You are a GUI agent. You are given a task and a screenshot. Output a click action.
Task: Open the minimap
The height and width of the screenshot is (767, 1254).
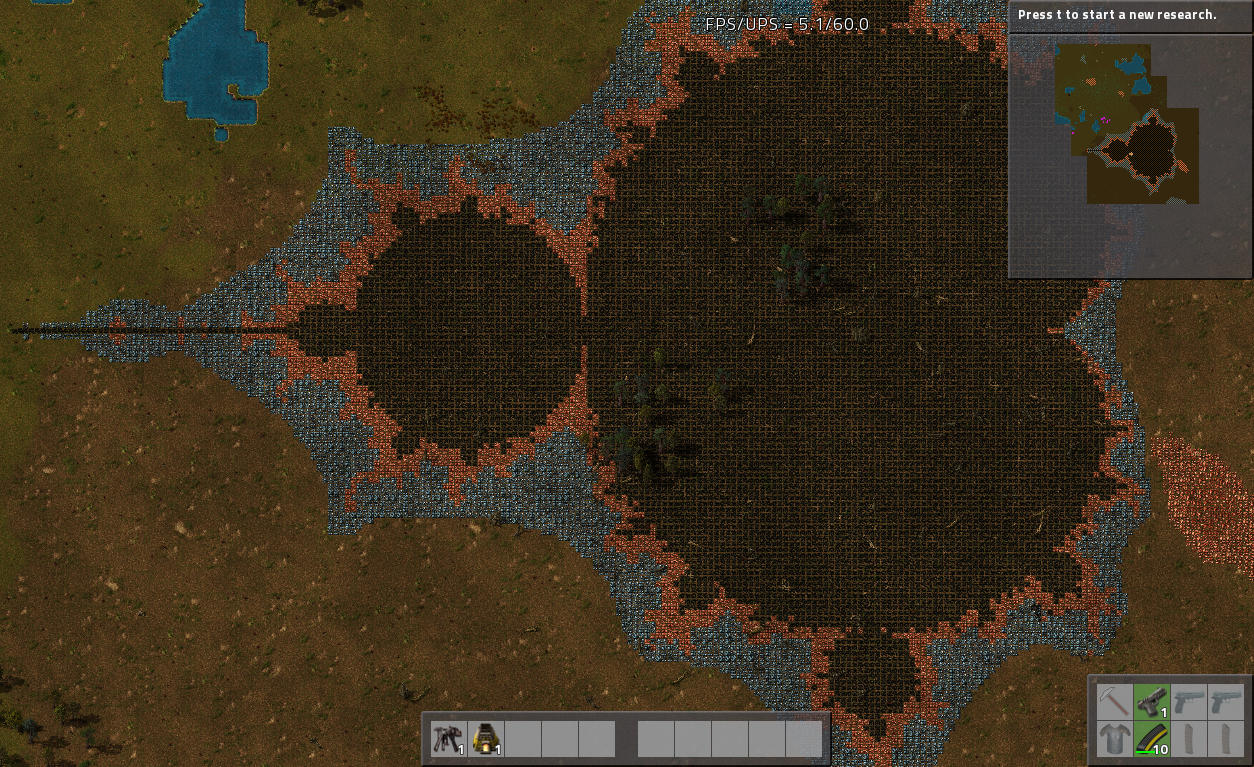(x=1128, y=156)
